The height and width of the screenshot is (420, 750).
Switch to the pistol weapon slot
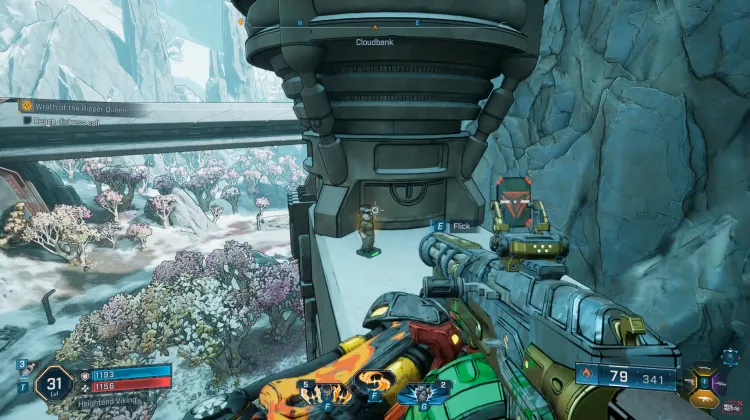coord(691,383)
